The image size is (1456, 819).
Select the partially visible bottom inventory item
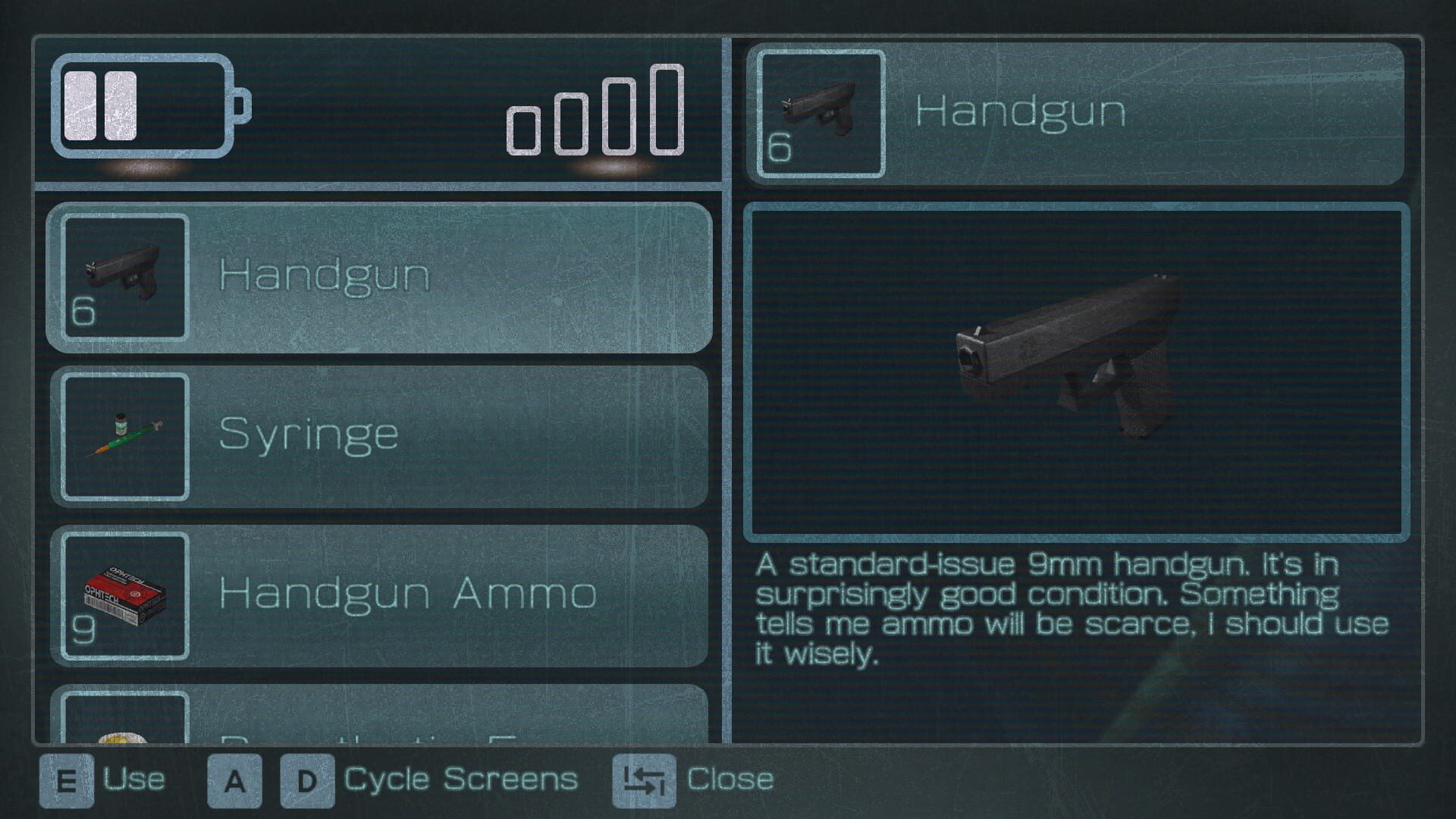(379, 717)
